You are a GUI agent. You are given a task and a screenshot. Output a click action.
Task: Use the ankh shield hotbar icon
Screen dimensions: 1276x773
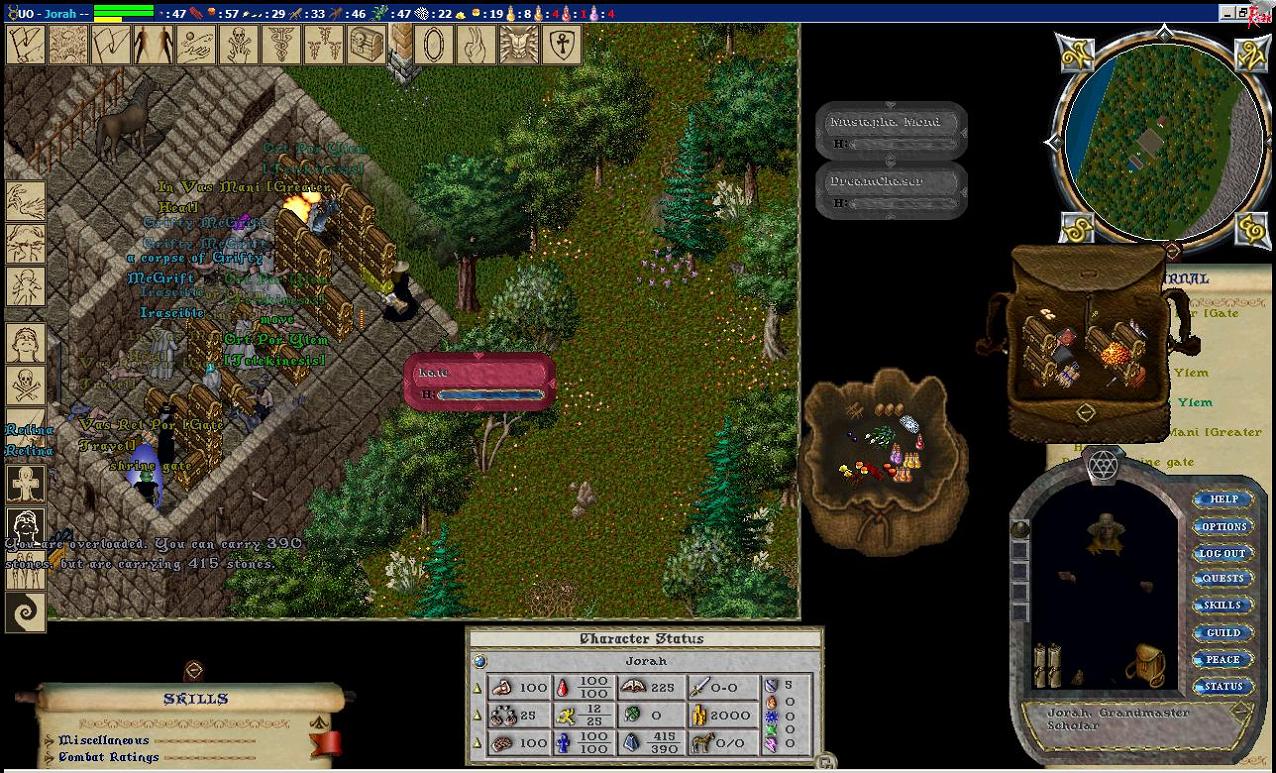coord(561,45)
